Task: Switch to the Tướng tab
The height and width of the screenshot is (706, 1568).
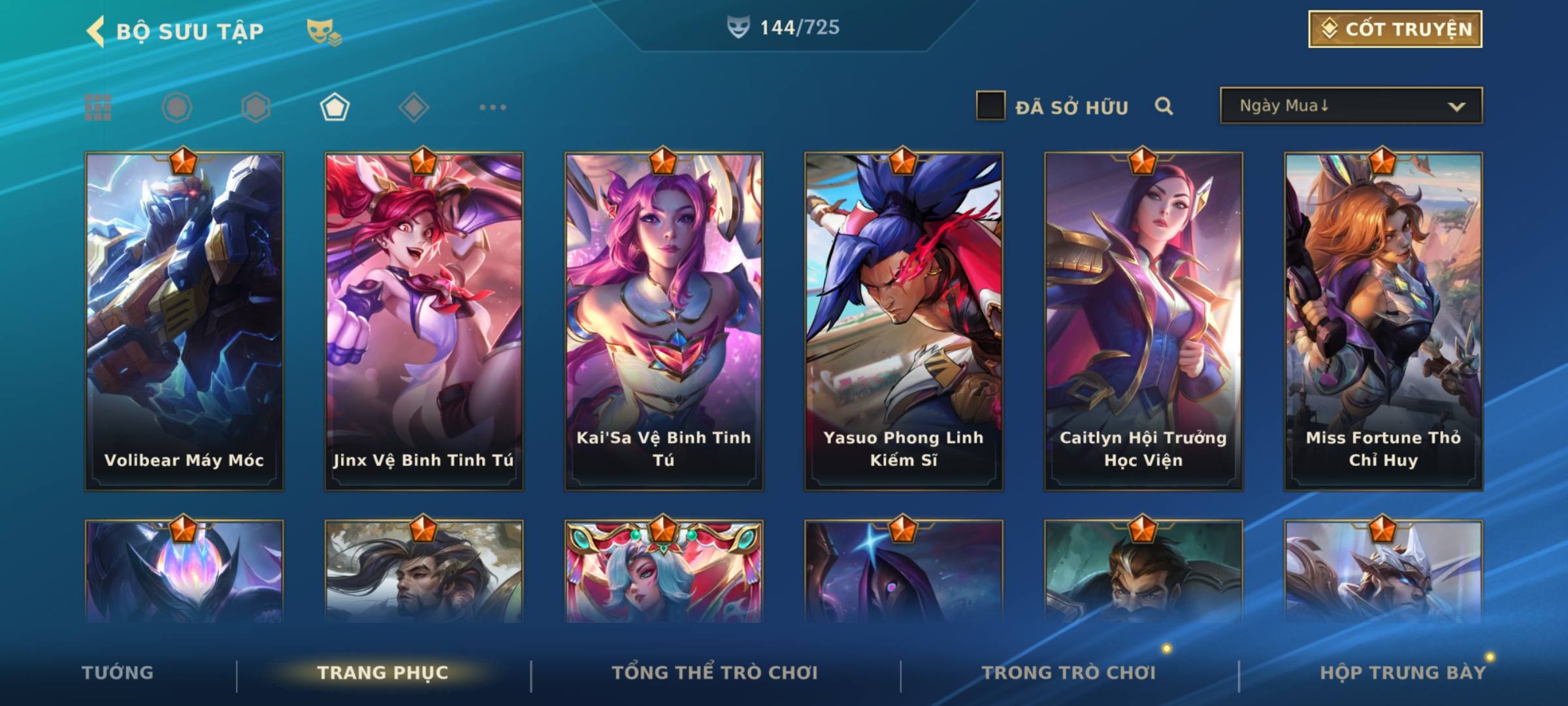Action: pos(118,673)
